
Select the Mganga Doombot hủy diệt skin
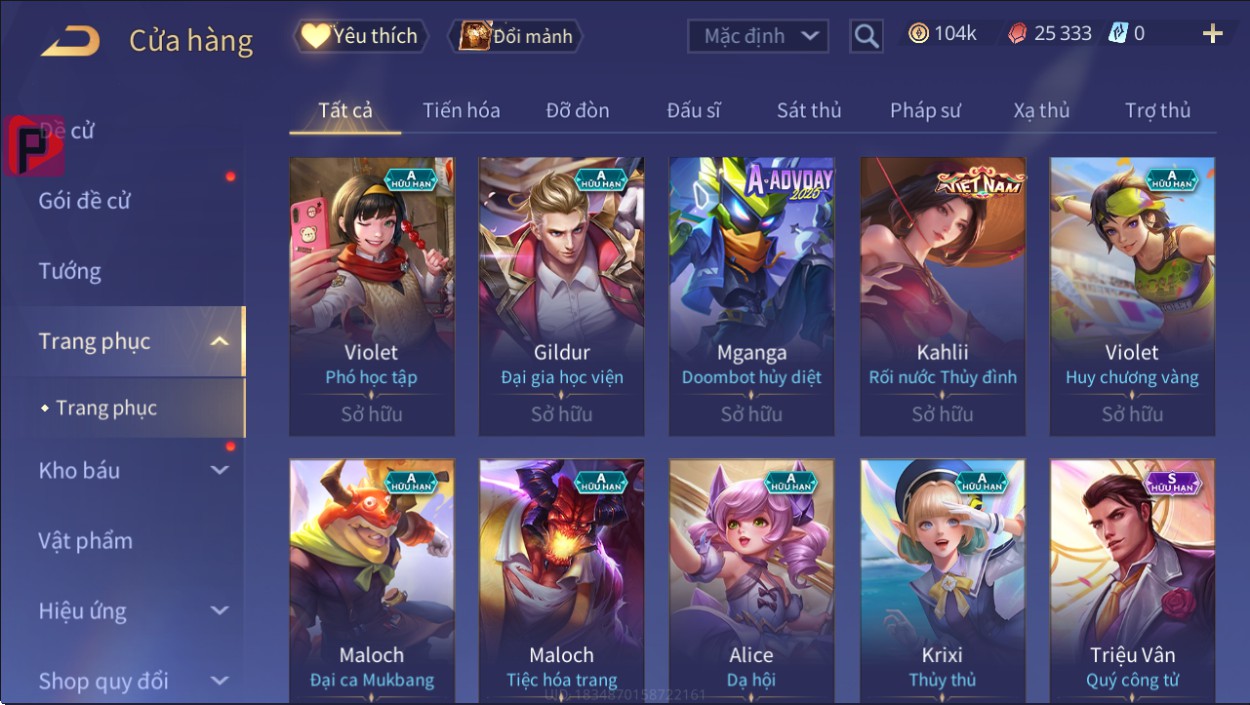(x=751, y=296)
